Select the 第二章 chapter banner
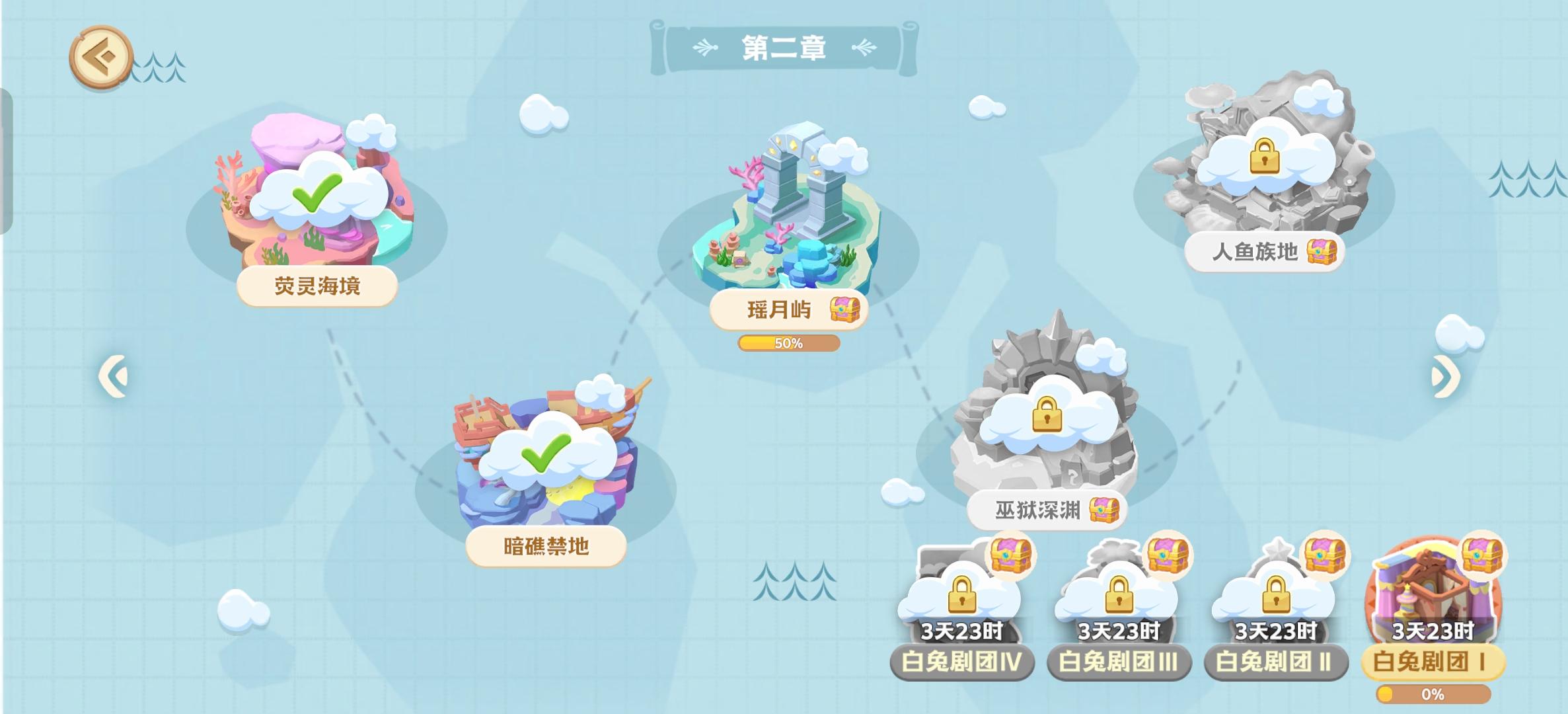Screen dimensions: 1568x714 click(x=784, y=46)
